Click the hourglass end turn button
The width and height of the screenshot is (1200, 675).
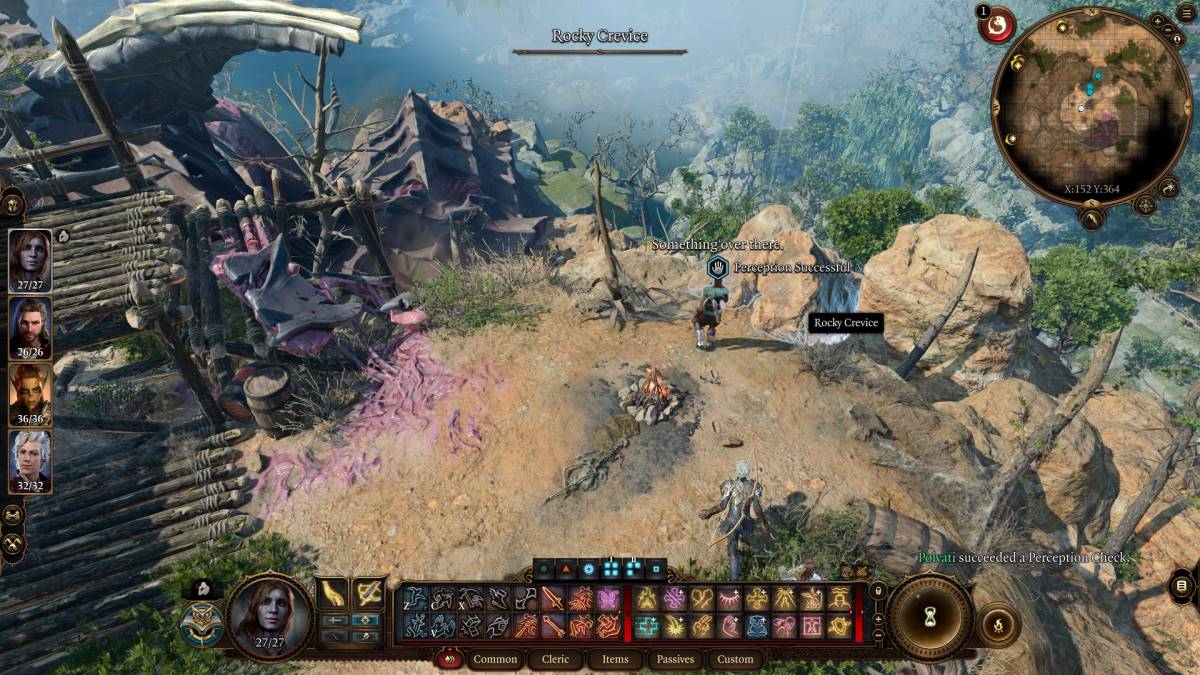[930, 617]
